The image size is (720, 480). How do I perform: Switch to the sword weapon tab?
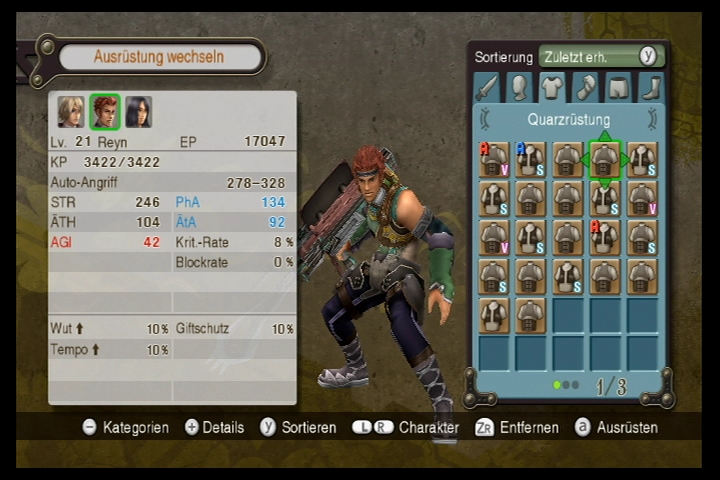486,88
